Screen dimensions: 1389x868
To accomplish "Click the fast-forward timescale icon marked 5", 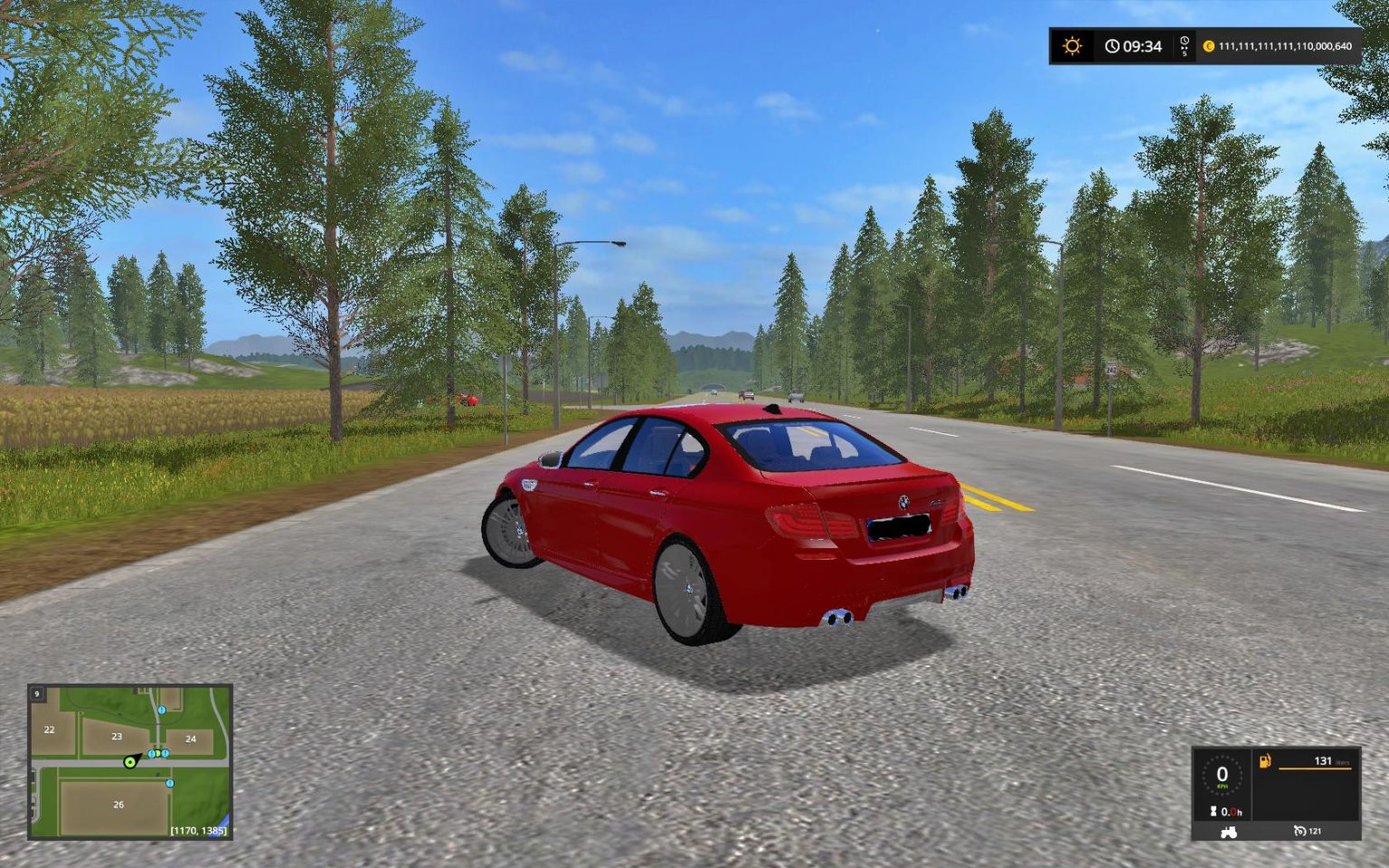I will (1184, 45).
